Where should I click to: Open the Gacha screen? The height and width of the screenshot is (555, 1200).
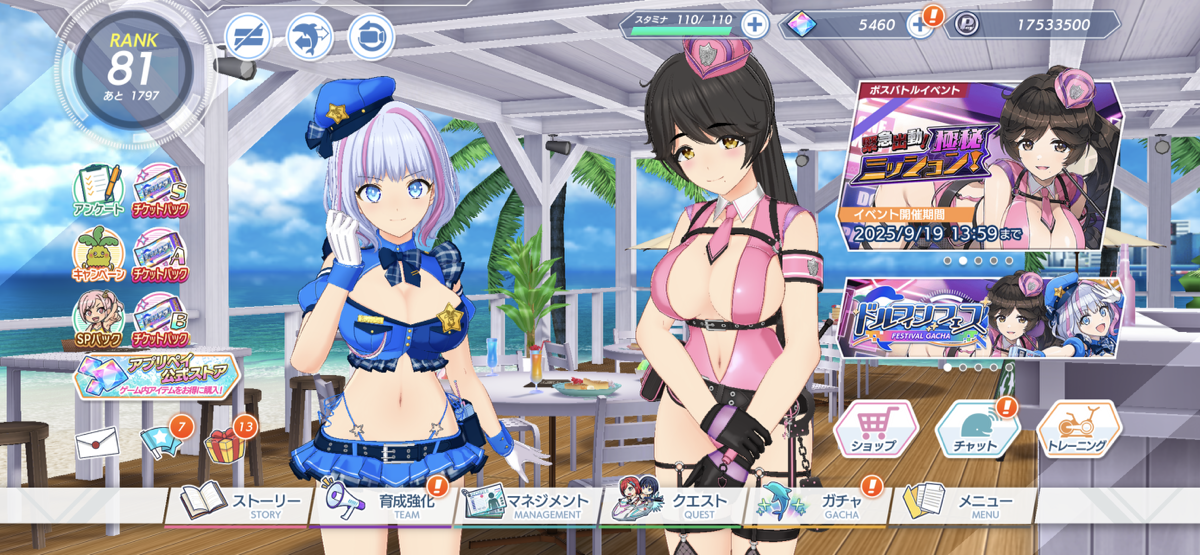(x=822, y=503)
